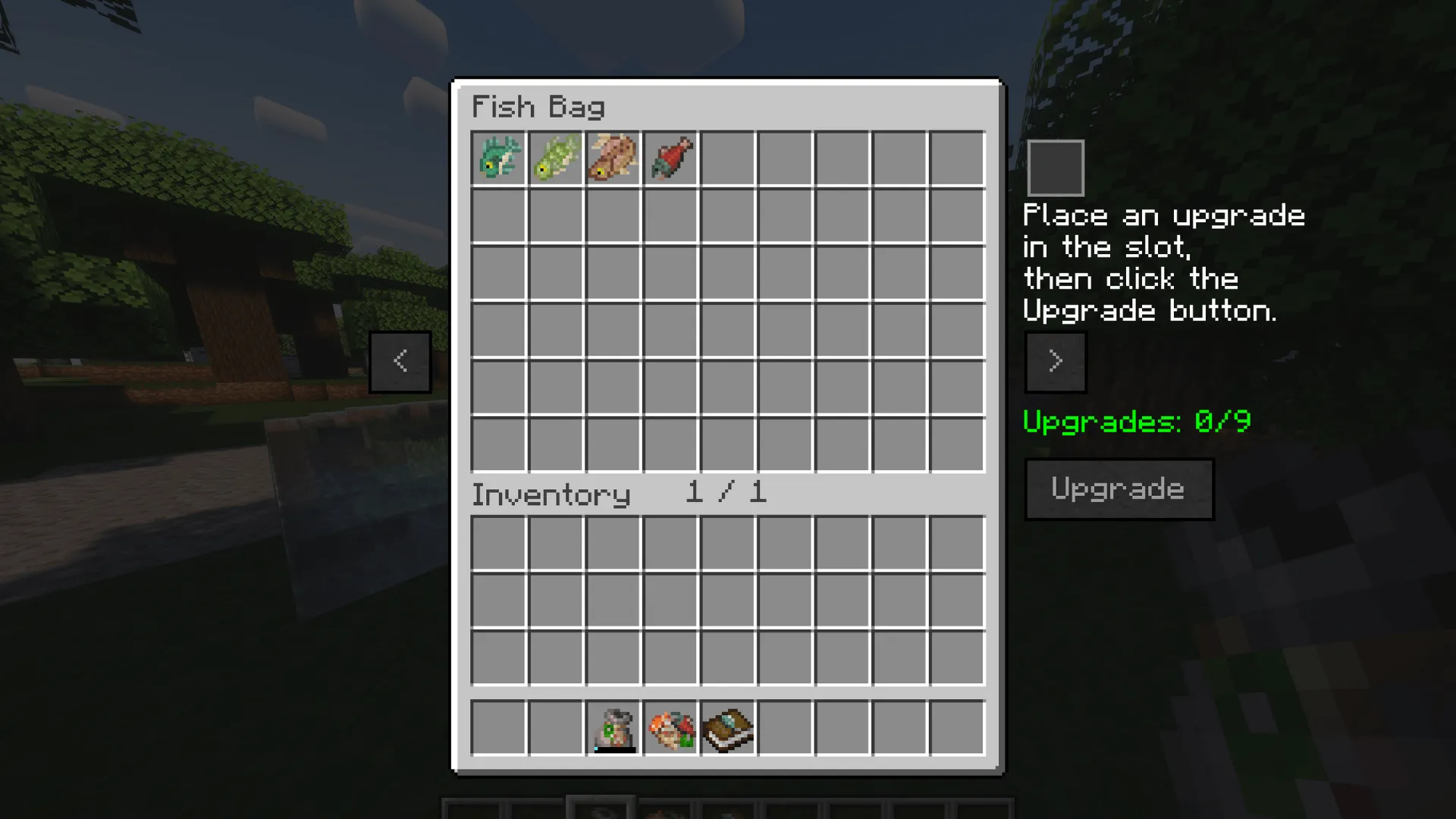Click the bottom-right empty inventory slot
This screenshot has height=819, width=1456.
pyautogui.click(x=956, y=657)
